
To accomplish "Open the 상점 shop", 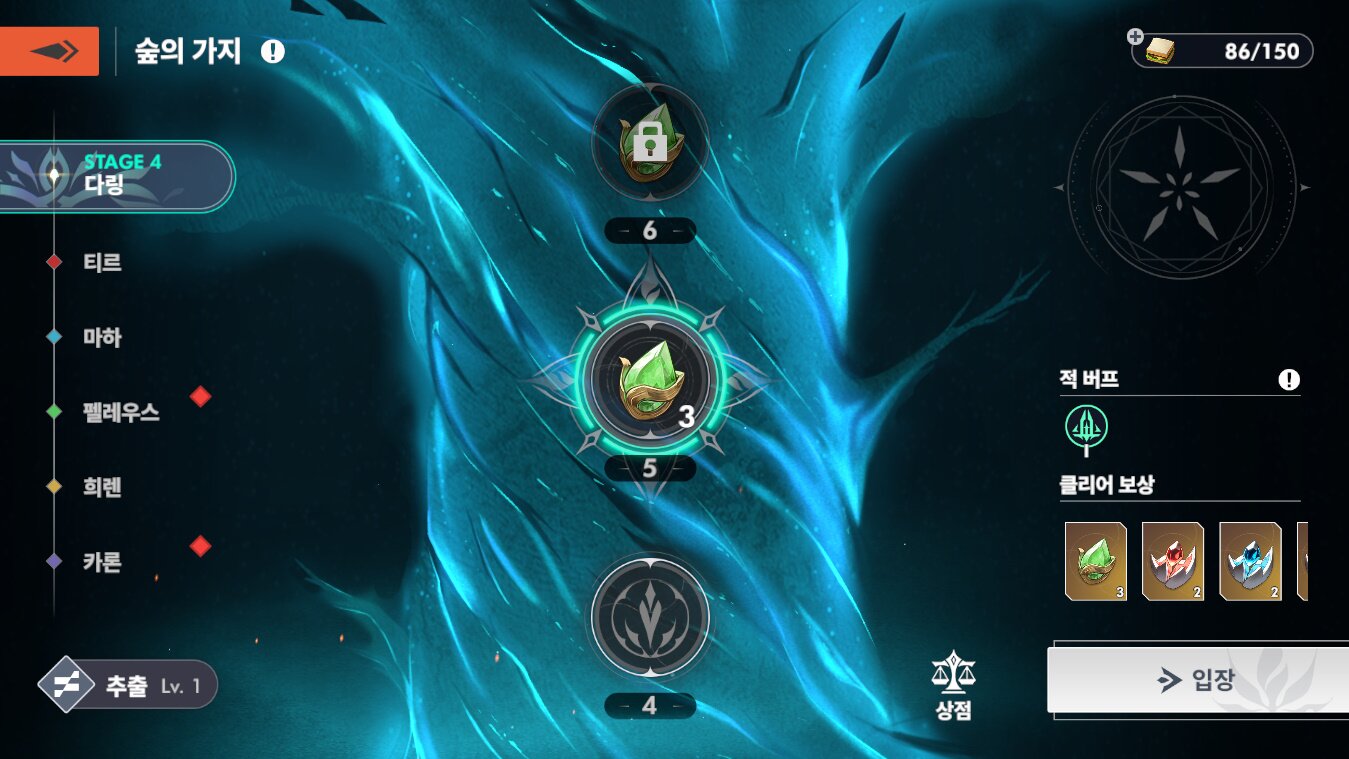I will (951, 686).
